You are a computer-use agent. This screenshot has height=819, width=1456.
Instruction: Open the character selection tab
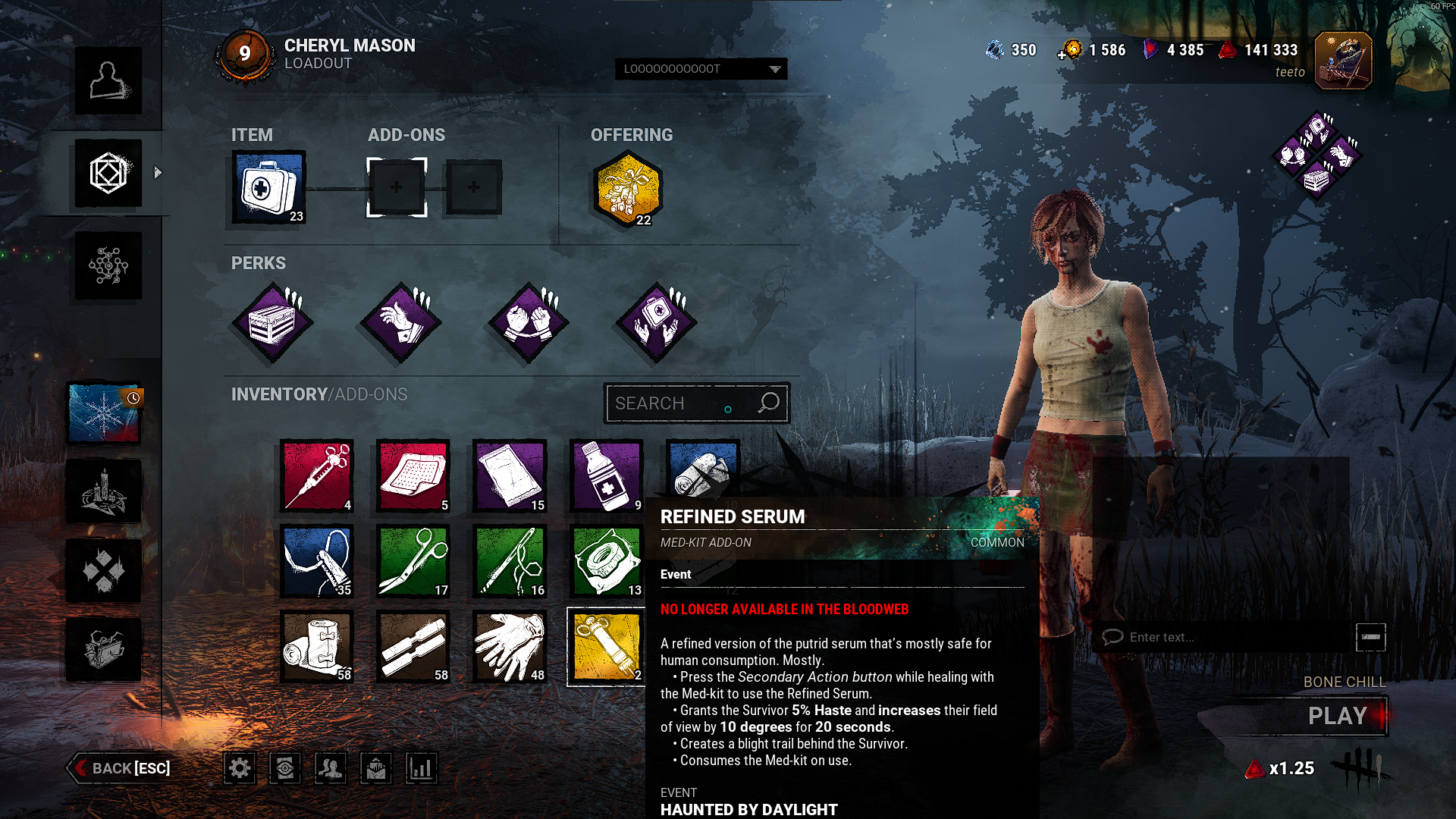(x=108, y=80)
